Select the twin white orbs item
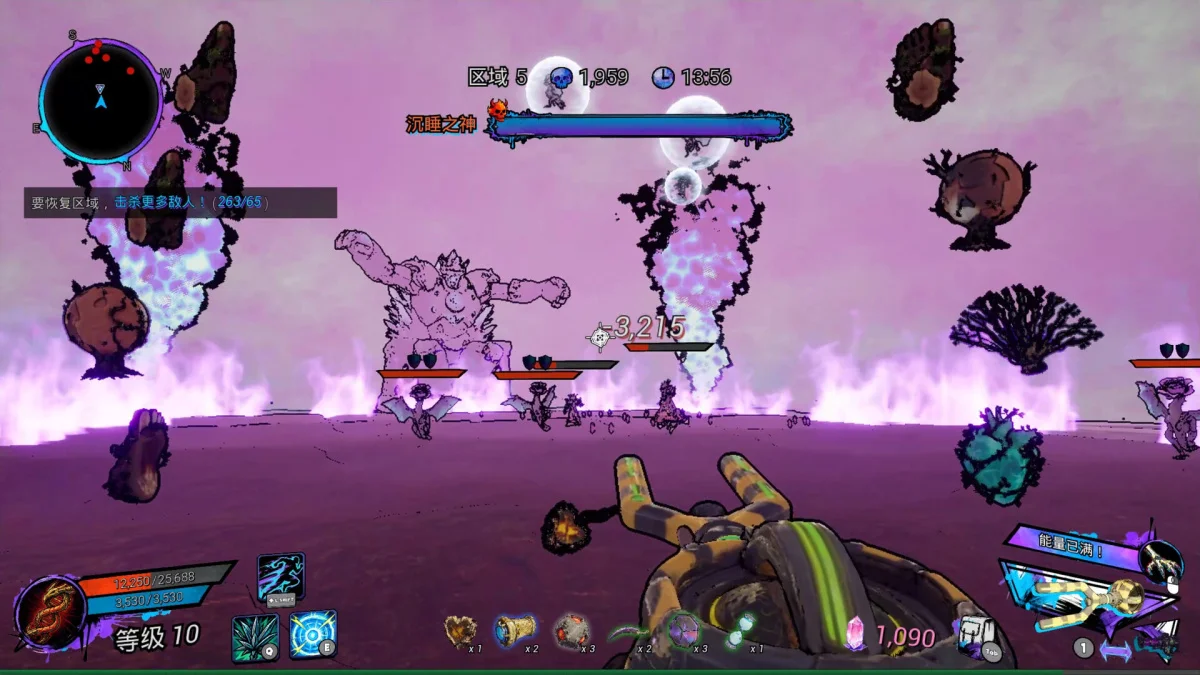The image size is (1200, 675). [740, 631]
